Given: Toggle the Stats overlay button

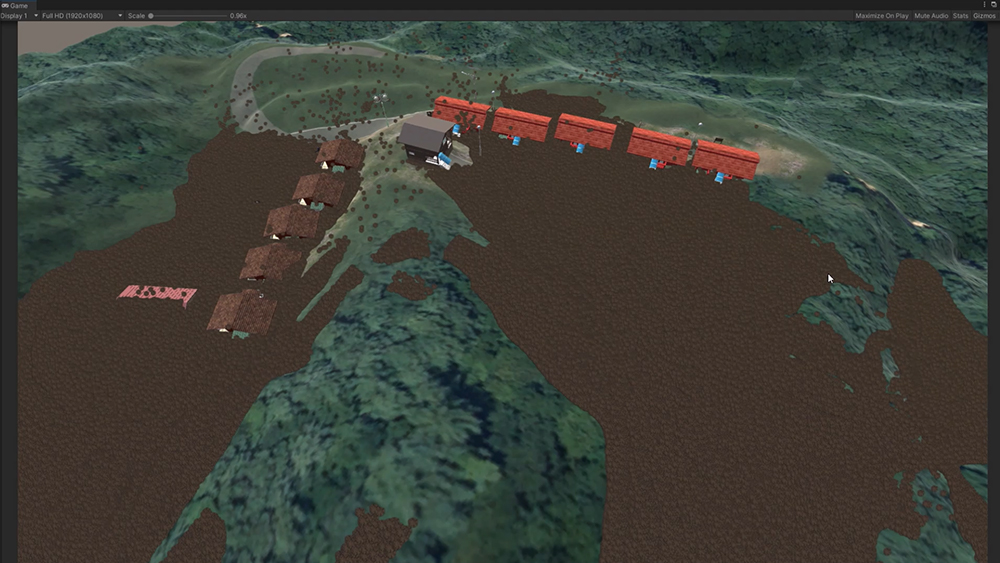Looking at the screenshot, I should [960, 16].
